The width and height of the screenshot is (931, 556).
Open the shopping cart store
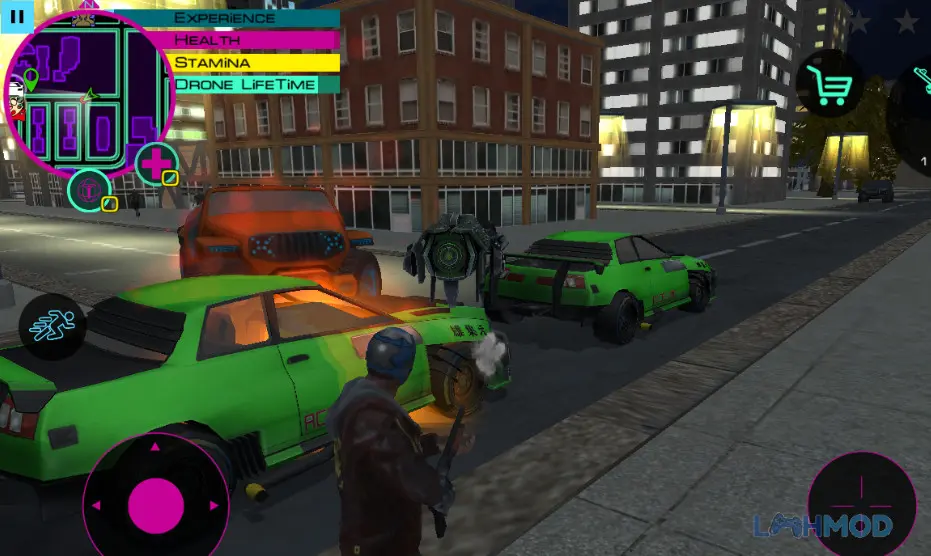[x=829, y=83]
